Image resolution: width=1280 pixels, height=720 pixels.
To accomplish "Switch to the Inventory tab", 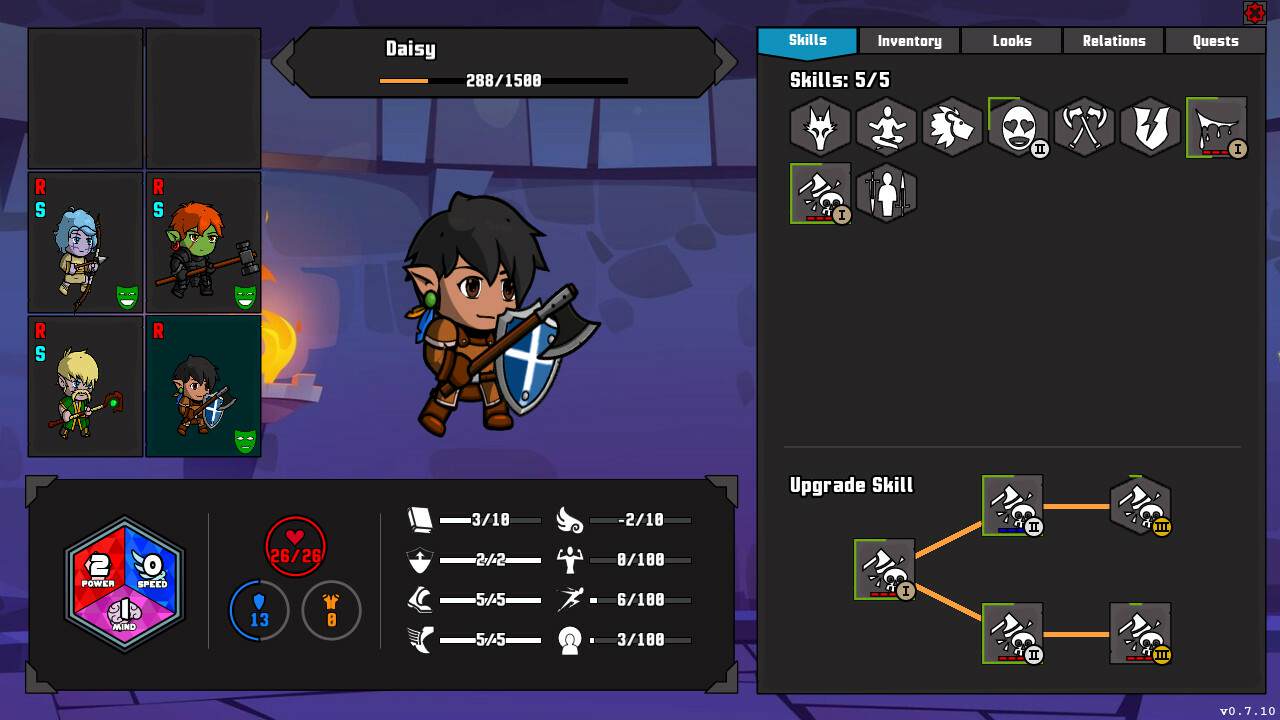I will pos(909,41).
